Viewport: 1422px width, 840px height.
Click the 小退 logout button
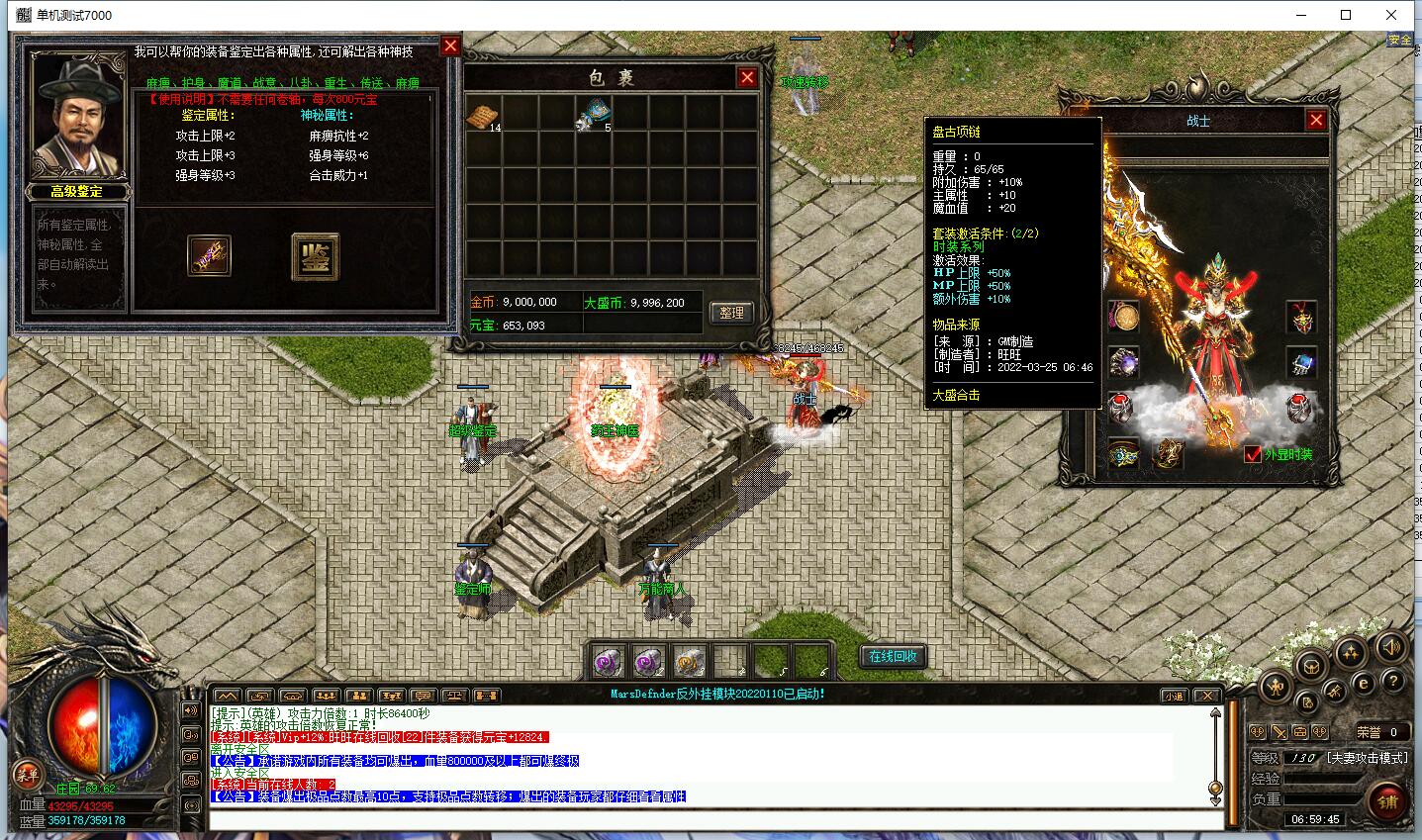point(1173,696)
